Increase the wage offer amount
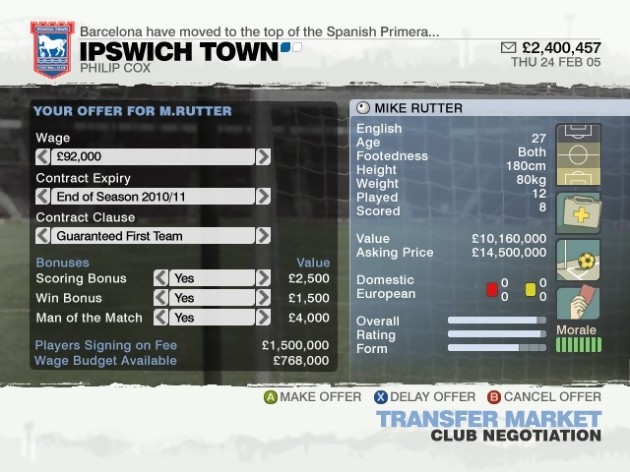630x472 pixels. click(x=263, y=156)
